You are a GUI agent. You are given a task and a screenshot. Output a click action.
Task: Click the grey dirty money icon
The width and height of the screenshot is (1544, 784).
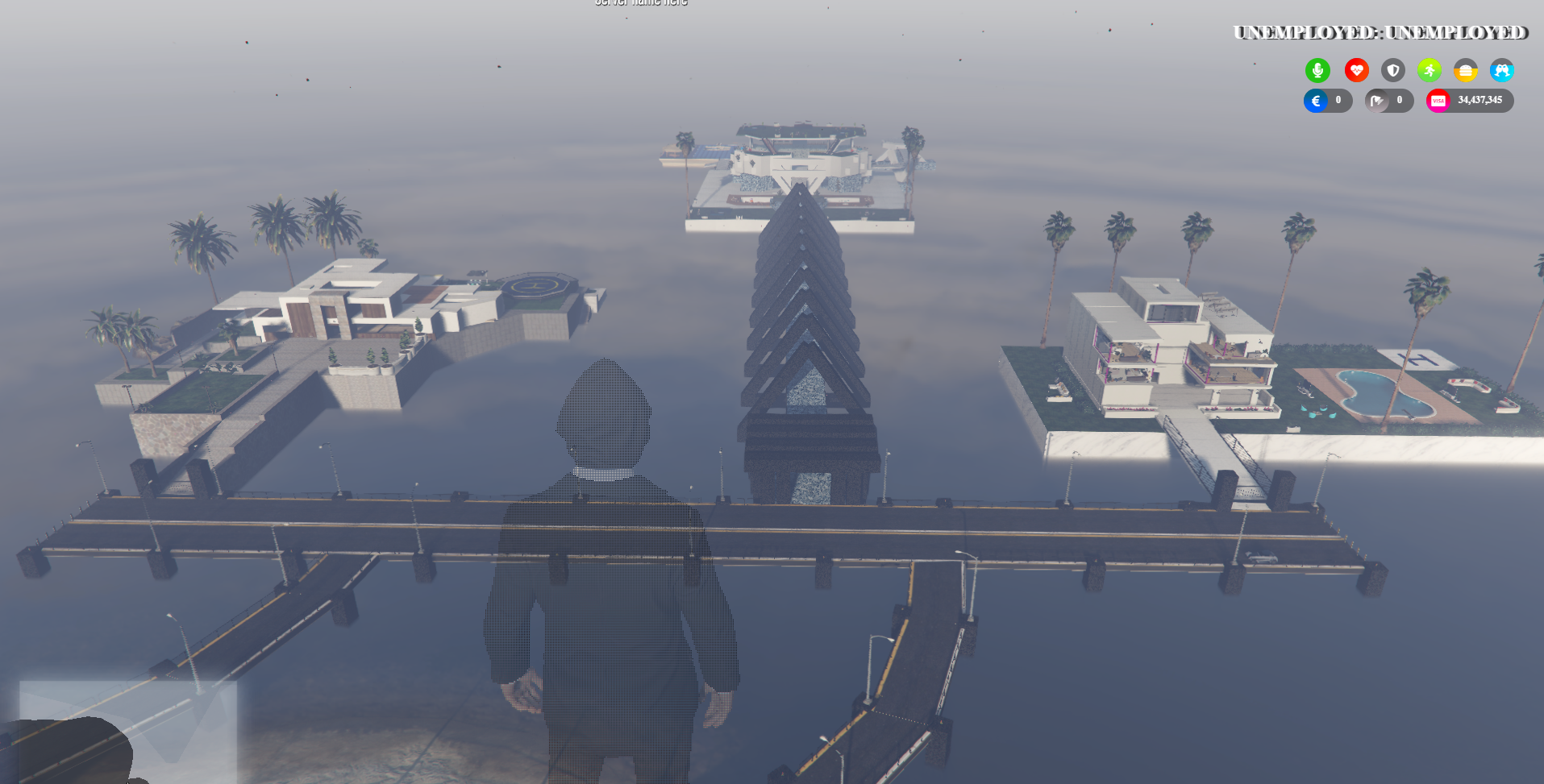click(x=1377, y=101)
